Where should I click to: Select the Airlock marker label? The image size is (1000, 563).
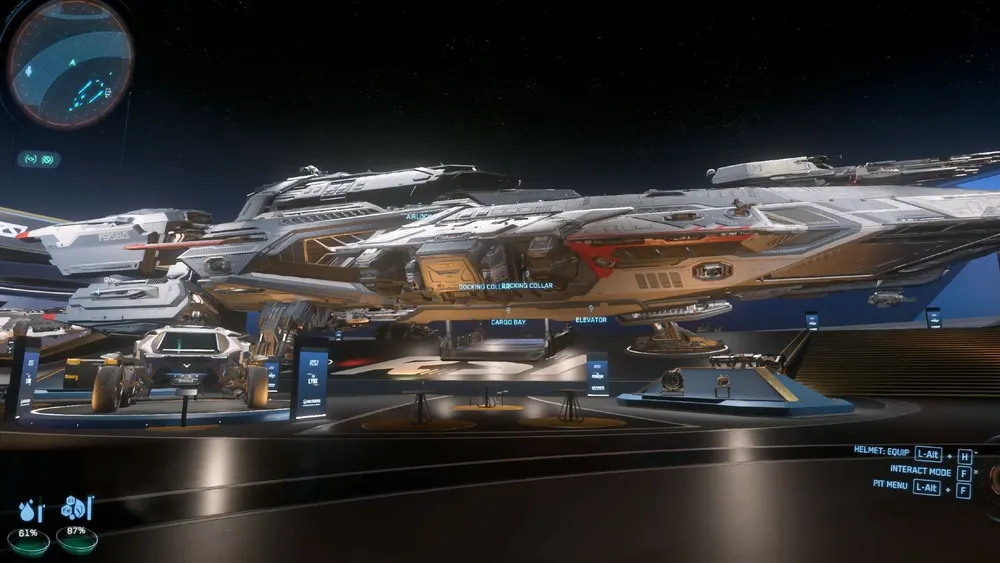[x=418, y=216]
